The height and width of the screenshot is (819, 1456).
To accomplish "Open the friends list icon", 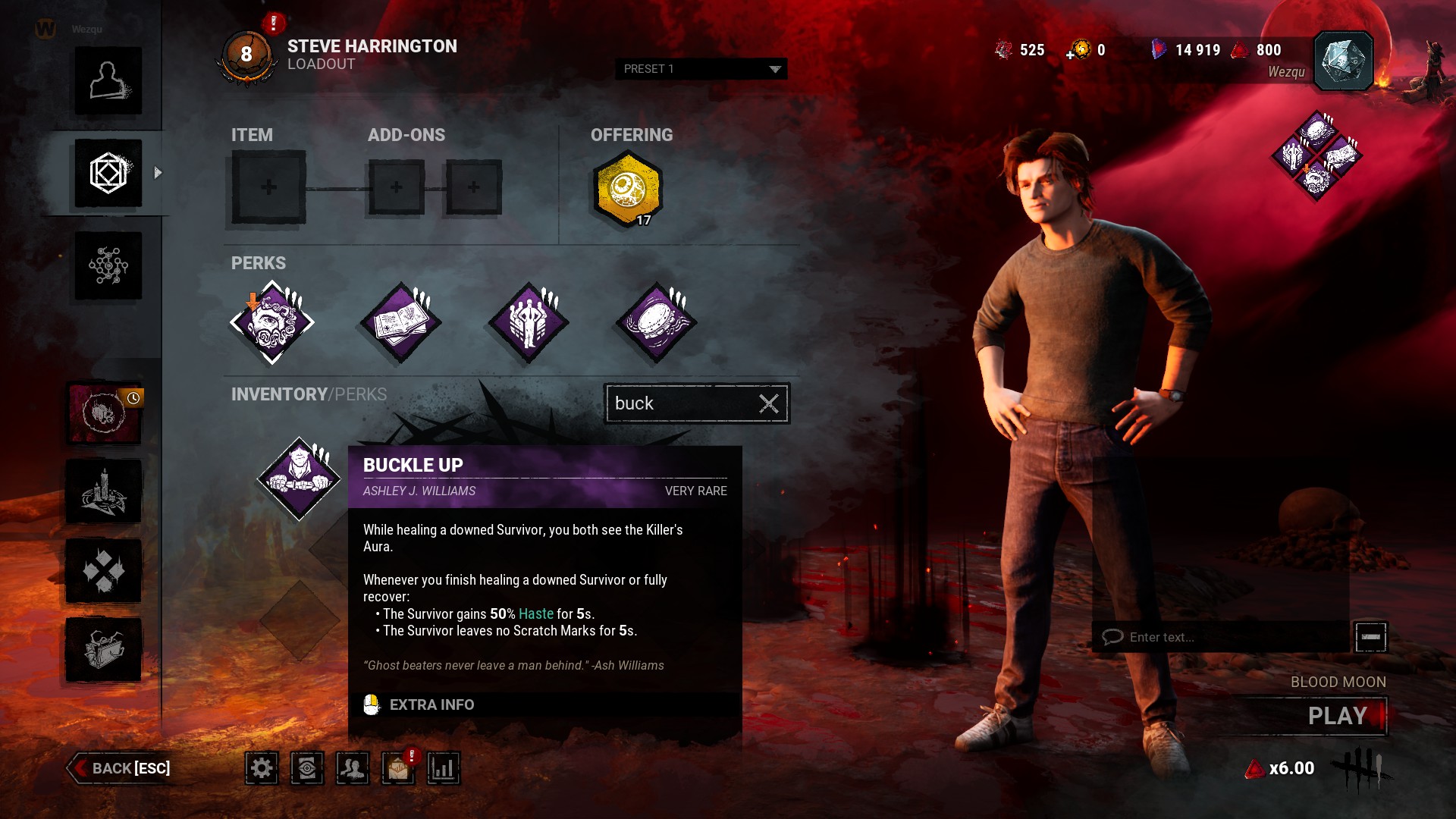I will (x=353, y=768).
